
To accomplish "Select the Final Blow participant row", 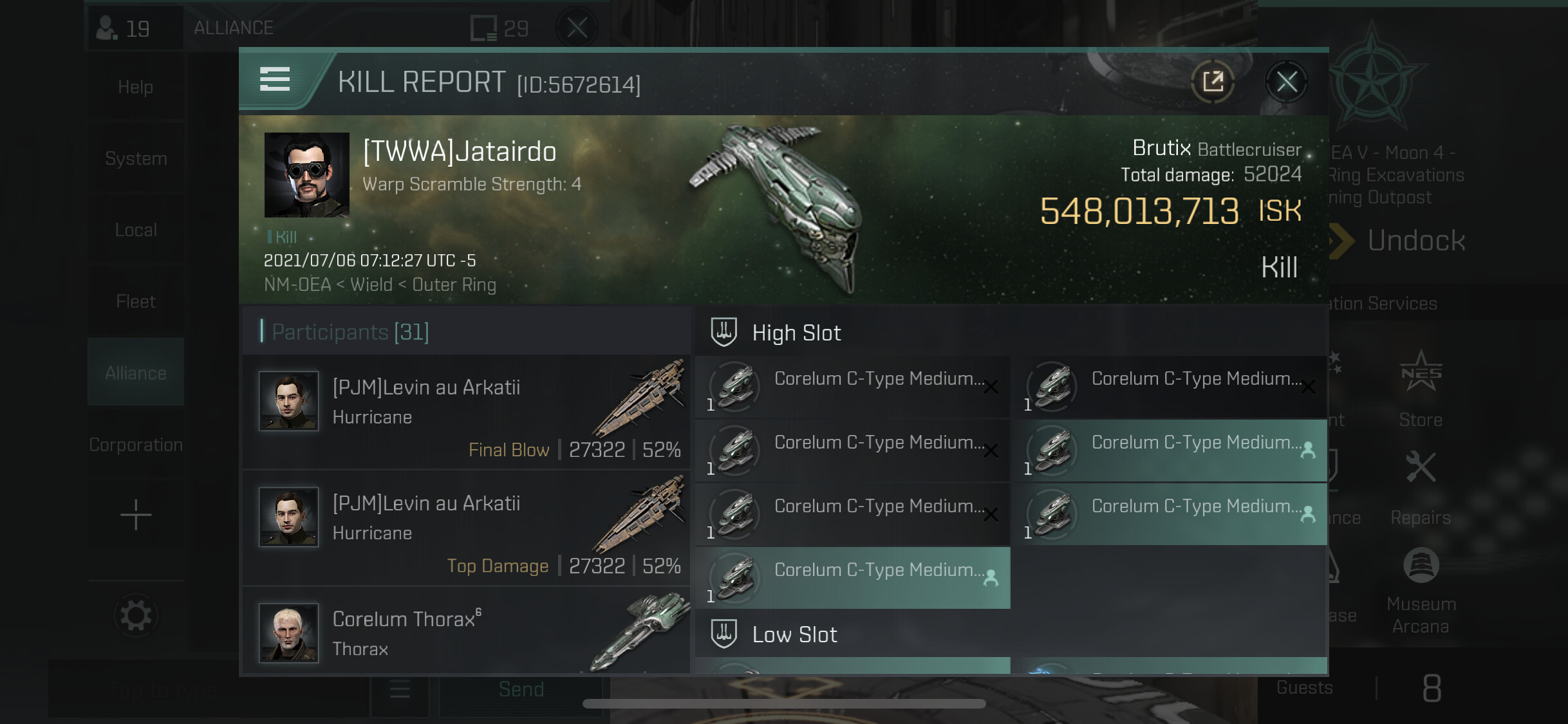I will [x=466, y=413].
